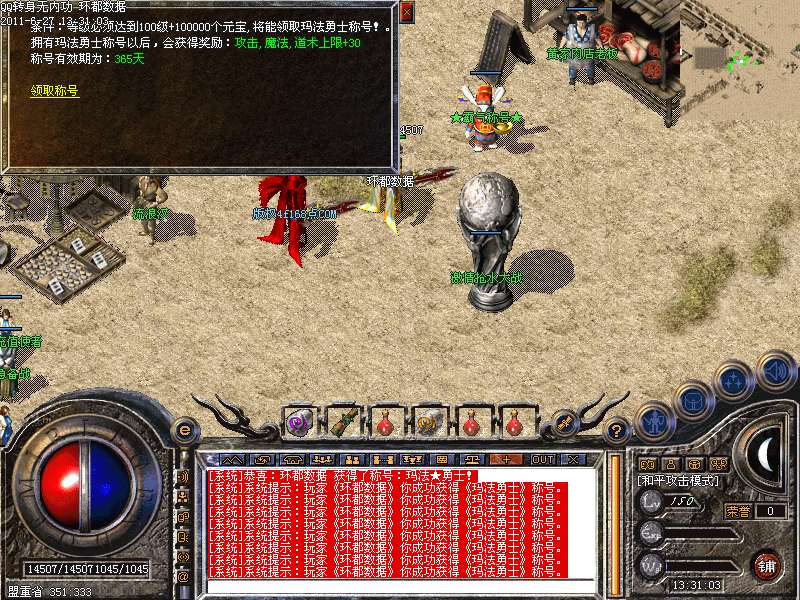Click the X button on the chat toolbar
The width and height of the screenshot is (800, 600).
click(574, 459)
